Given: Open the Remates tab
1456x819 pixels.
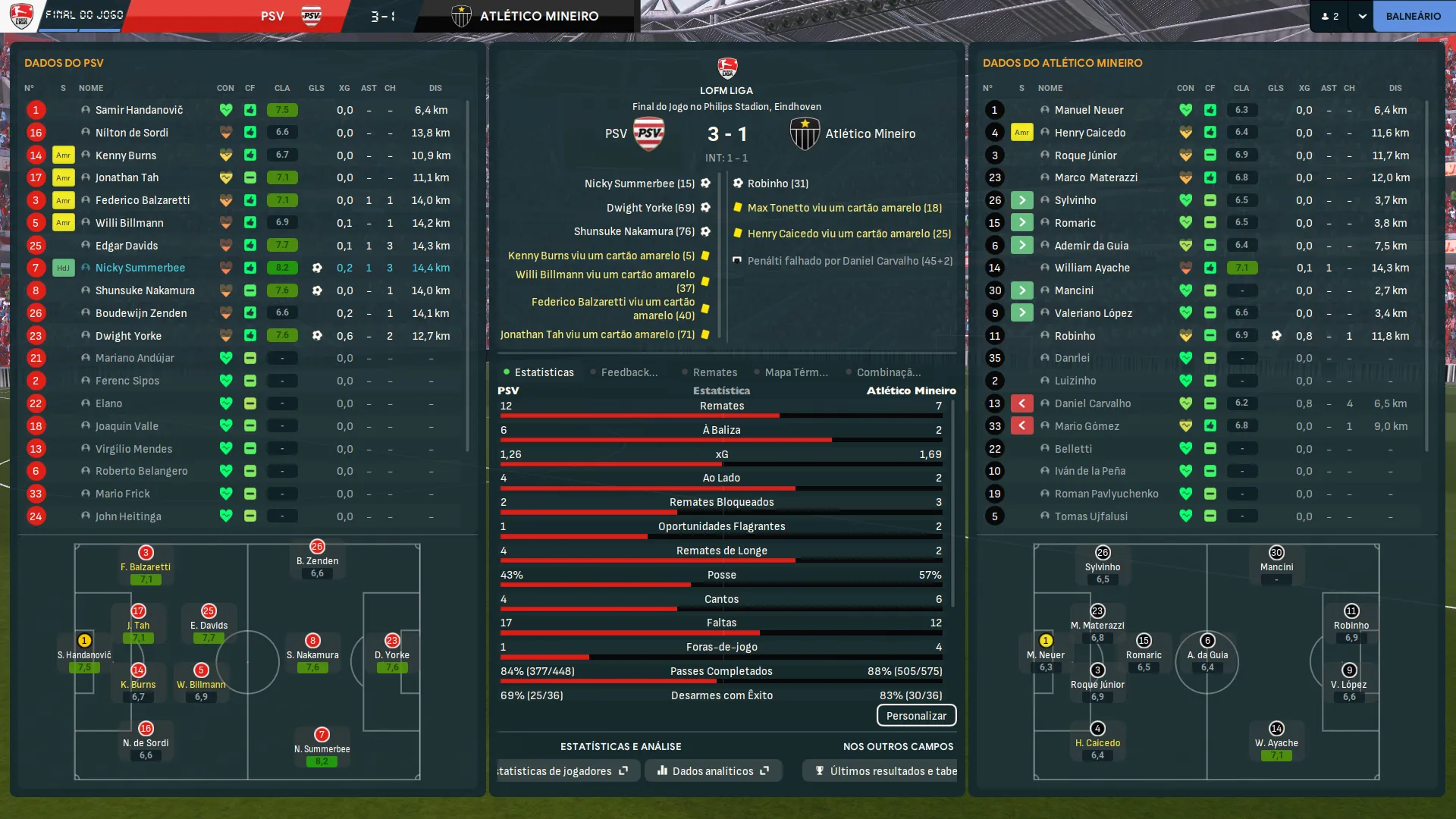Looking at the screenshot, I should point(714,372).
